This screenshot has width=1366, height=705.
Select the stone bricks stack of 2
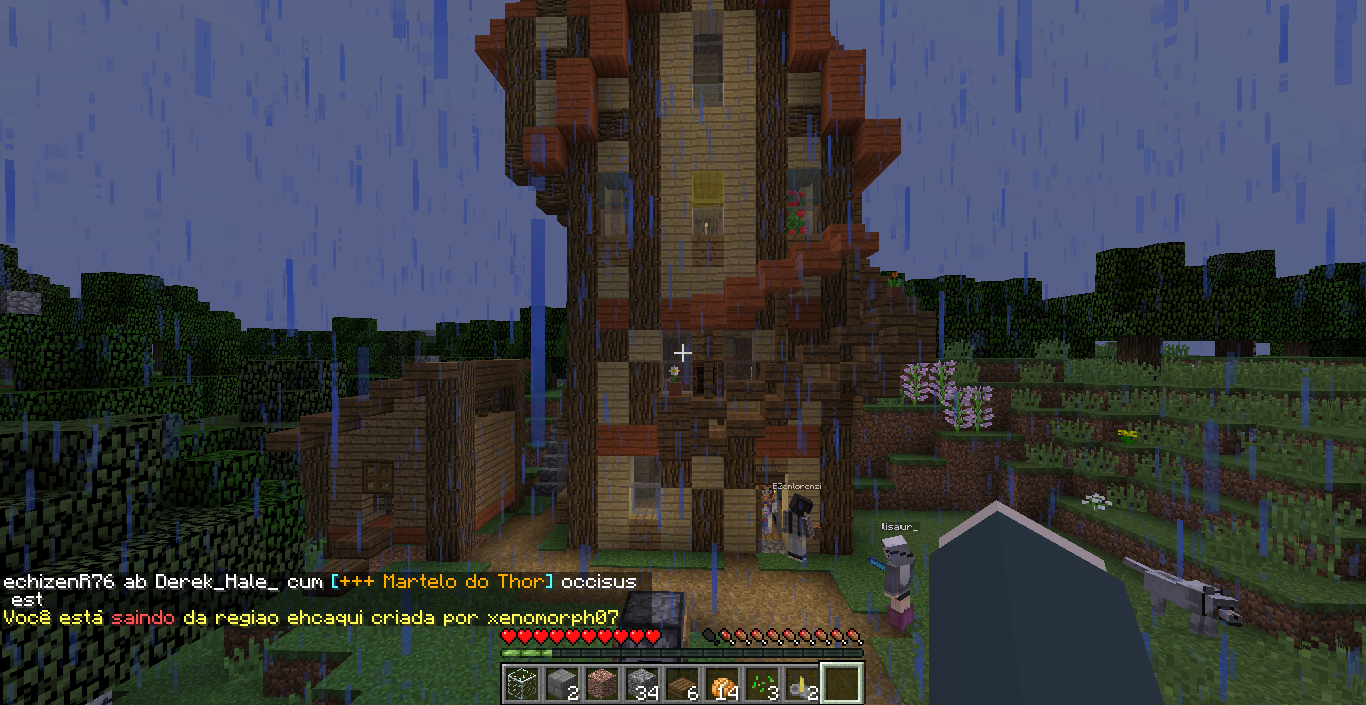tap(560, 684)
